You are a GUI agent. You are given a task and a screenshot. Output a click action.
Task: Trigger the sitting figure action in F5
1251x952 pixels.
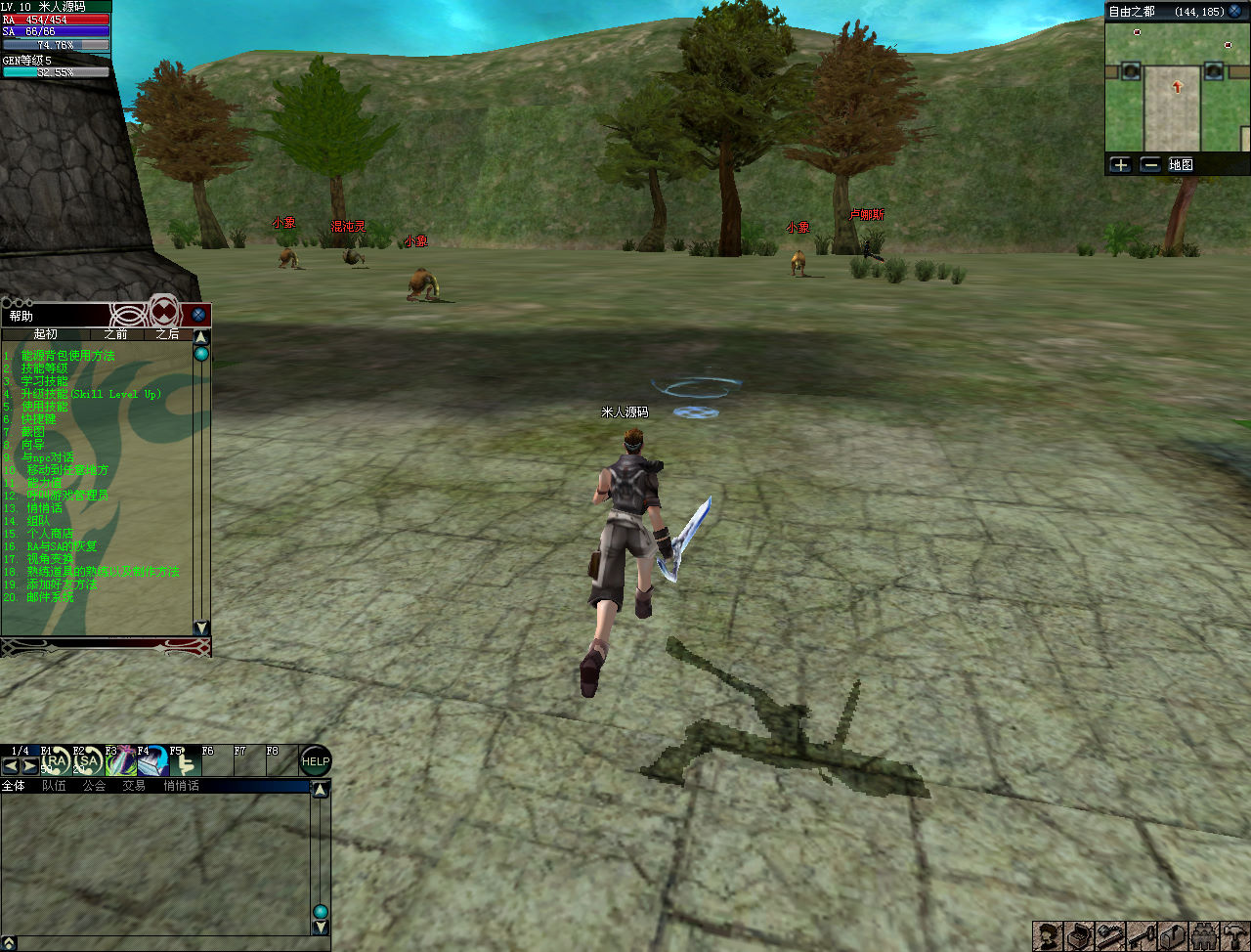(x=185, y=761)
